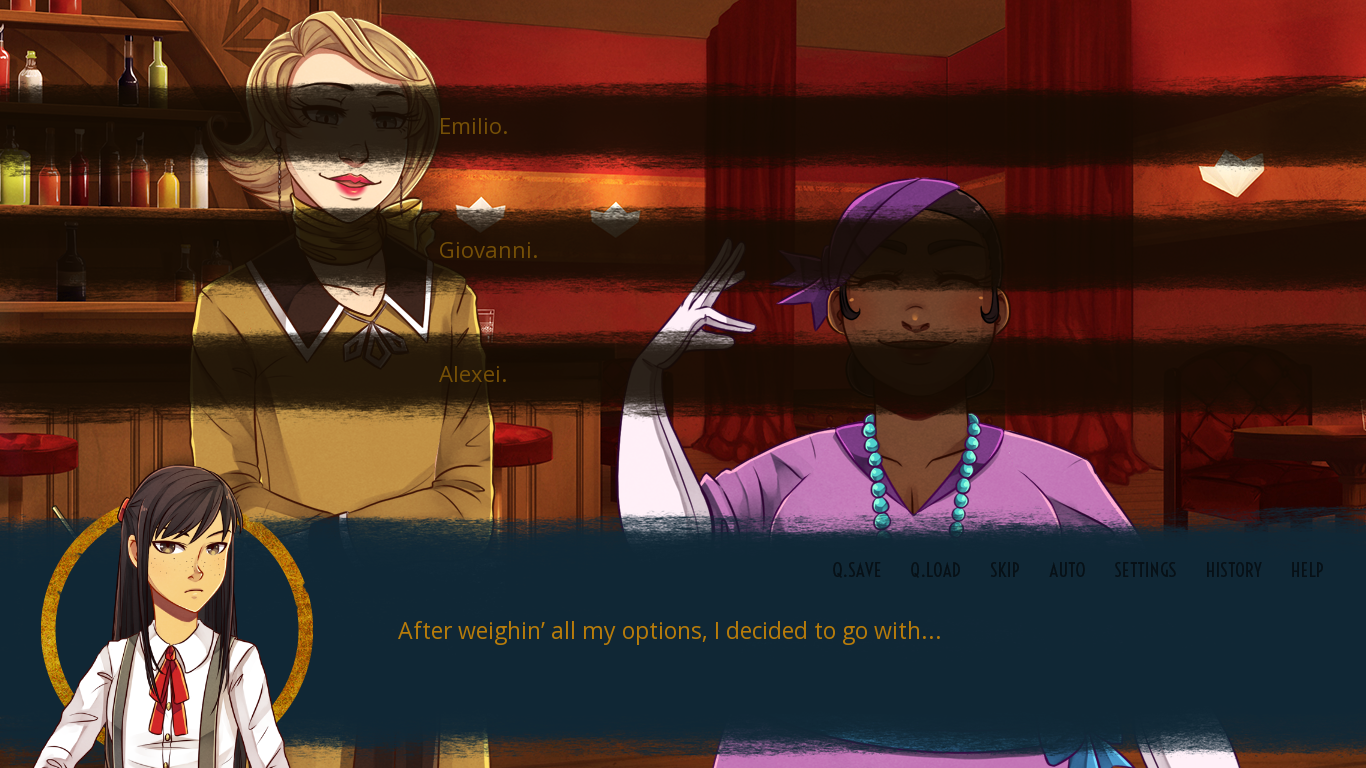This screenshot has width=1366, height=768.
Task: Click Q.LOAD to restore the quicksave
Action: click(935, 570)
